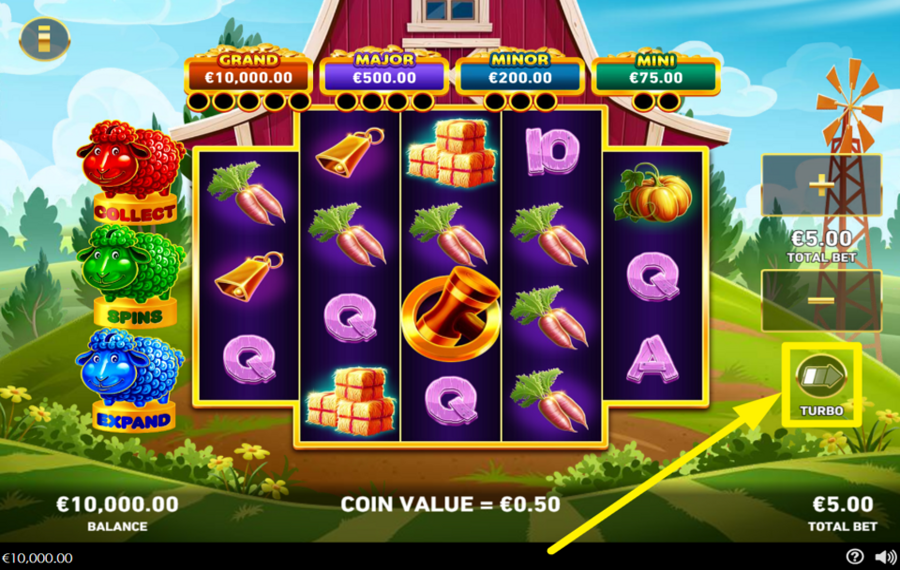The image size is (900, 570).
Task: Decrease total bet with the minus button
Action: [821, 300]
